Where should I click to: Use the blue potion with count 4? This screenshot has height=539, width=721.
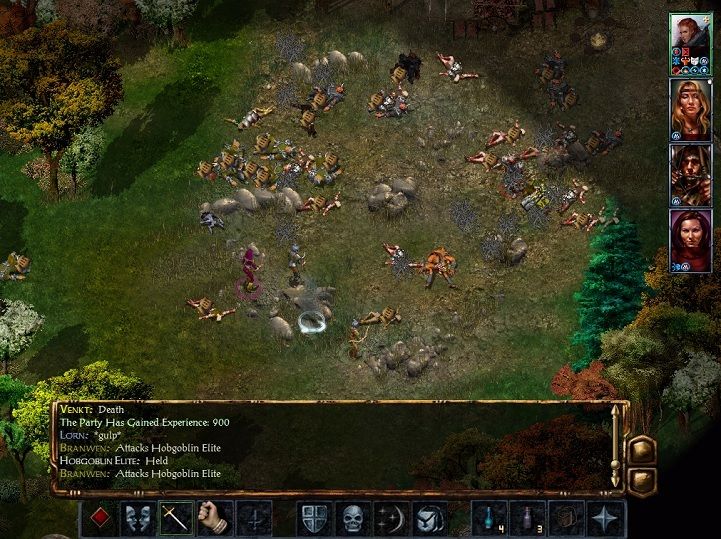(x=490, y=519)
